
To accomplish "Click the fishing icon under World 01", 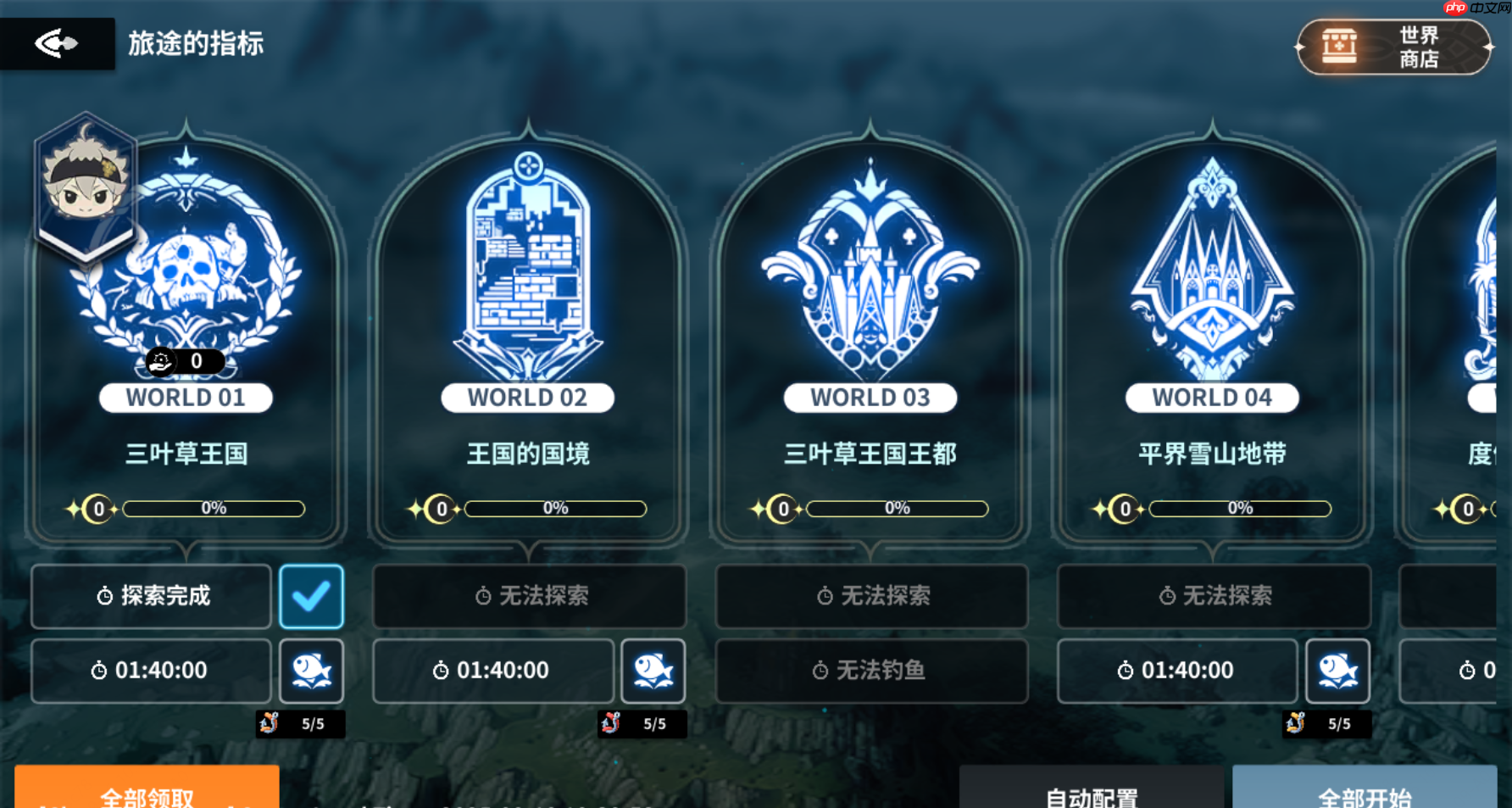I will (312, 671).
